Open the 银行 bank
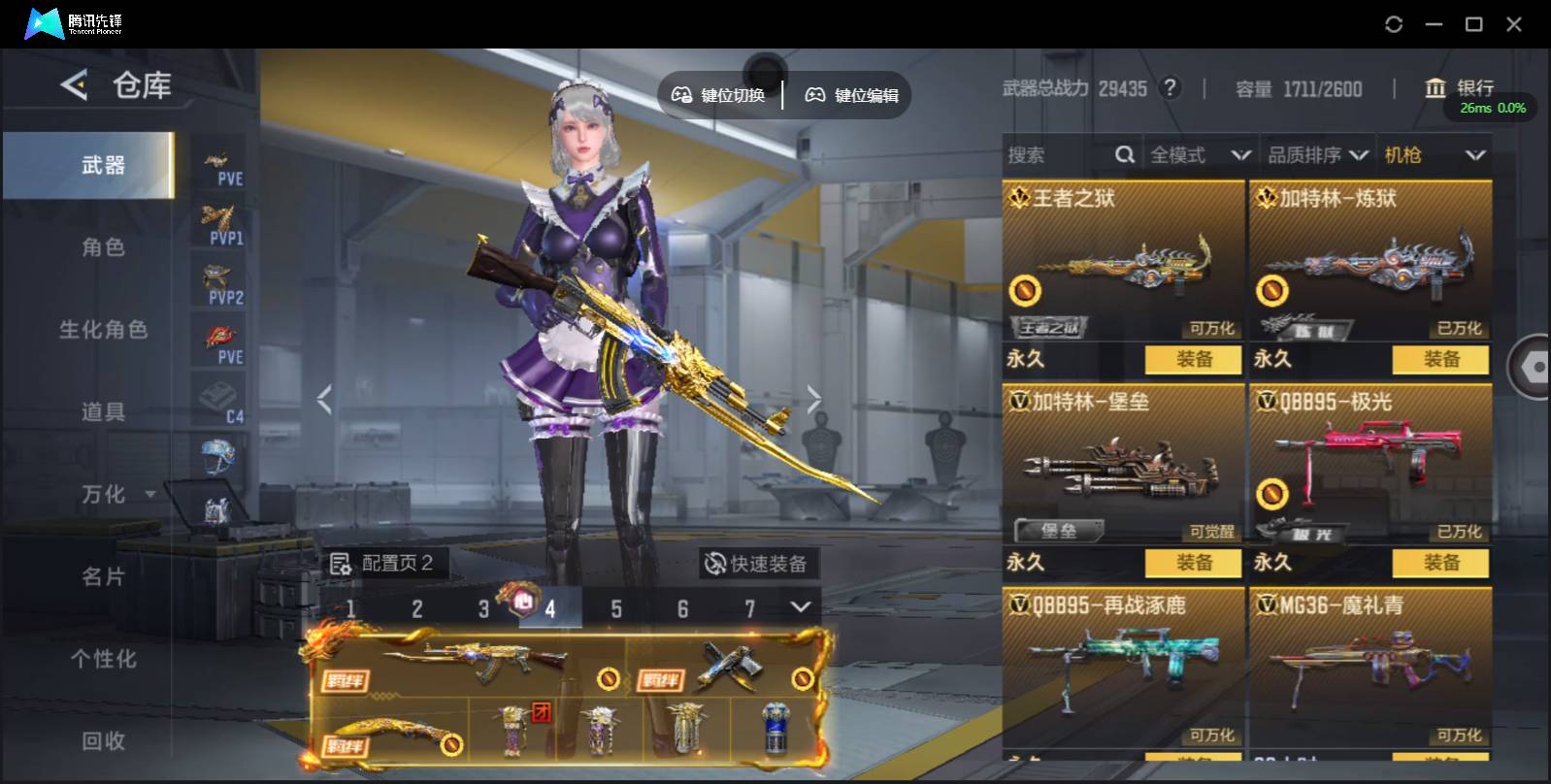1551x784 pixels. 1459,88
